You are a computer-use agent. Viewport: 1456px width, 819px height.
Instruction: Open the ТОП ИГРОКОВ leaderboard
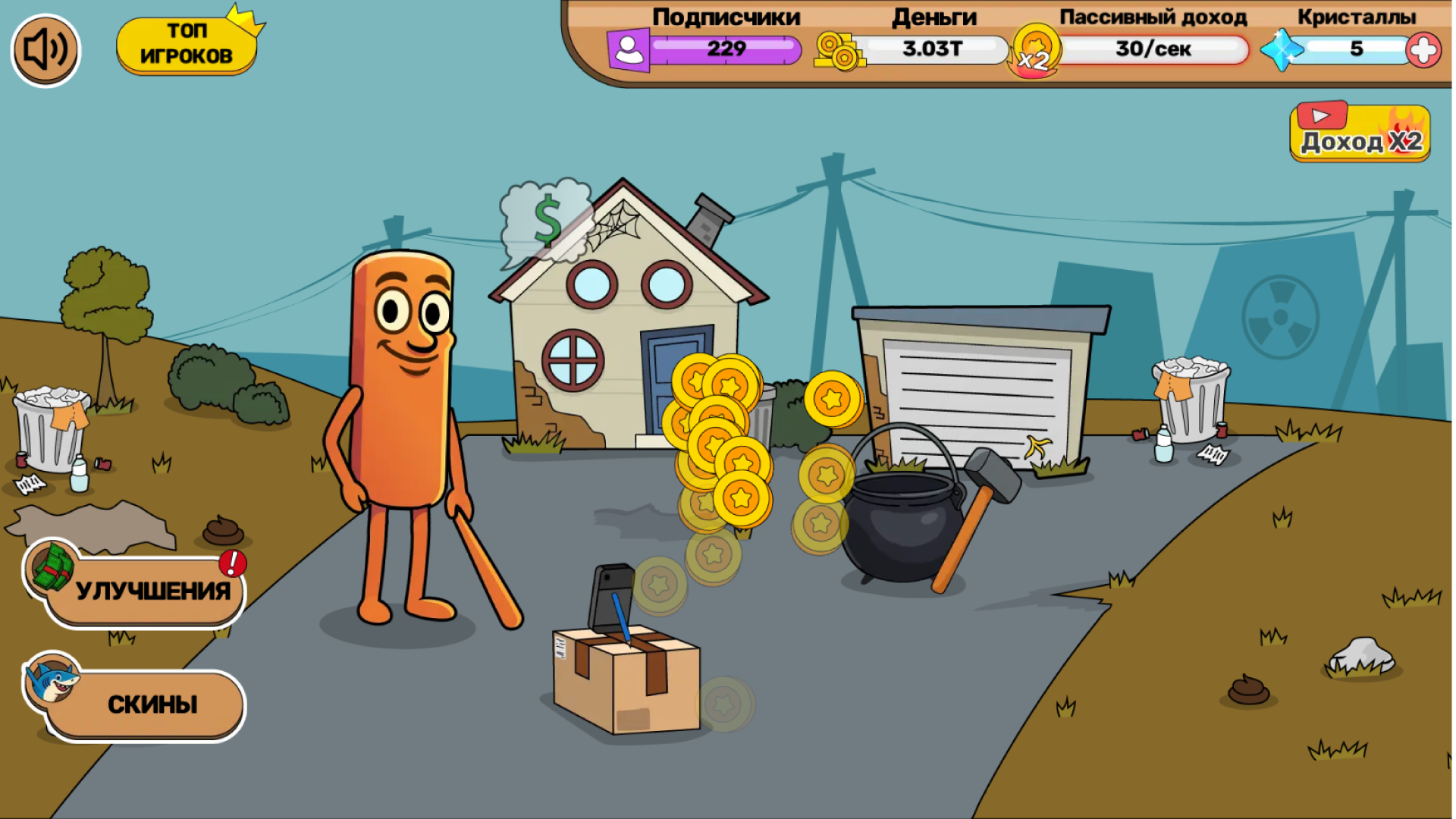pos(185,44)
